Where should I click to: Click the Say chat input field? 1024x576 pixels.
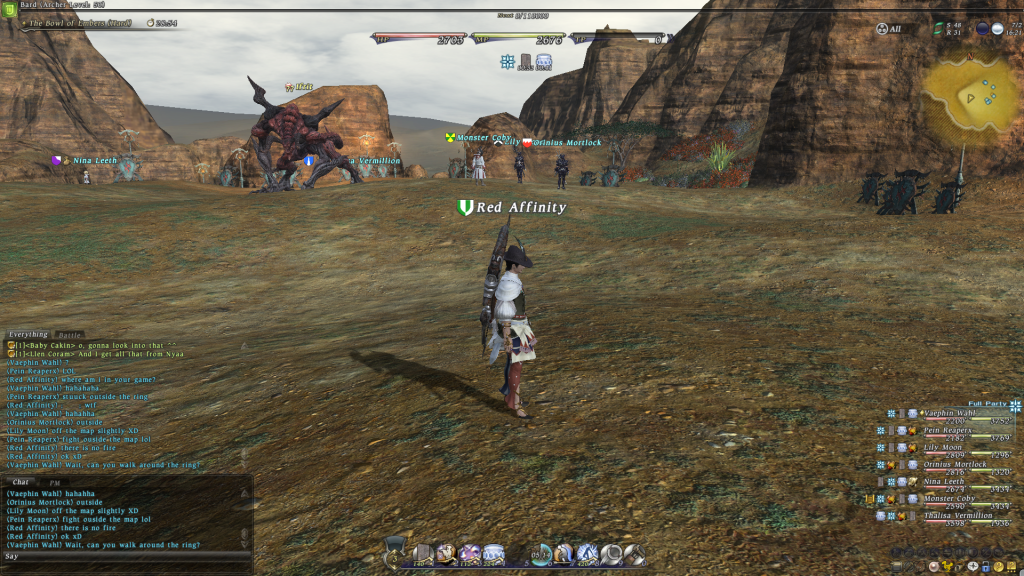[120, 556]
